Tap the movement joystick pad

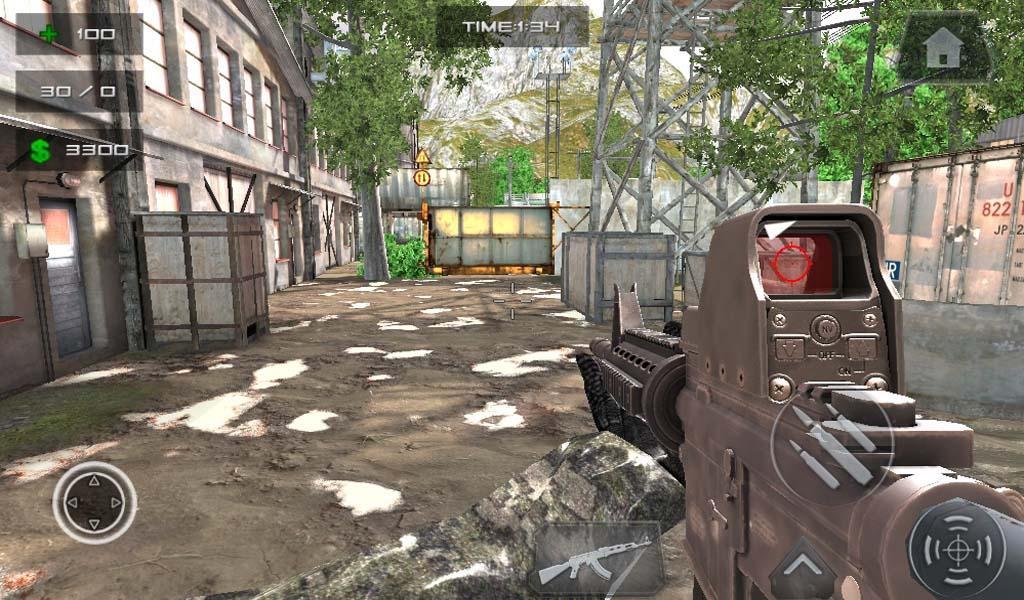(94, 502)
